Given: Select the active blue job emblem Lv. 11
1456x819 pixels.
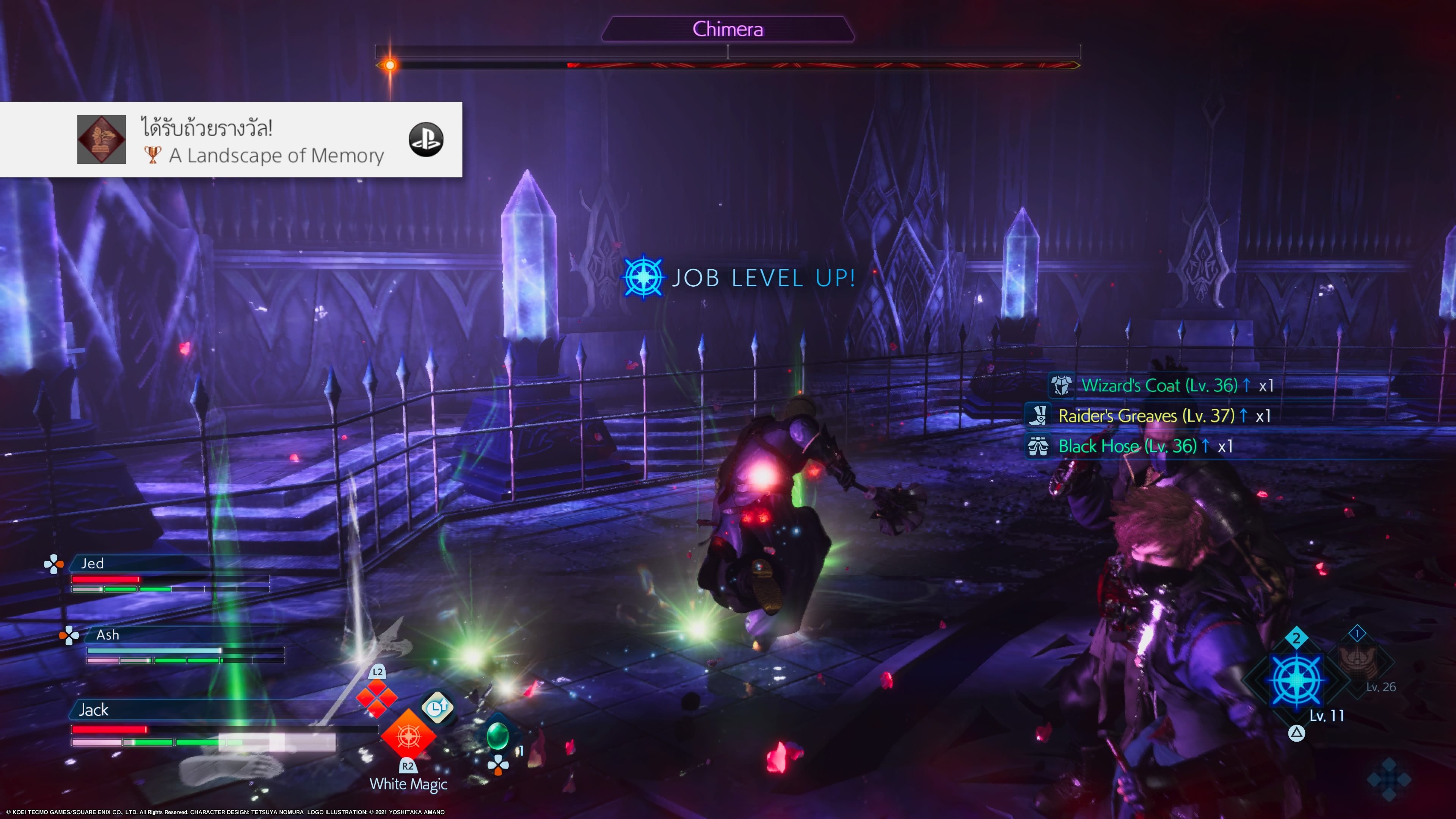Looking at the screenshot, I should [x=1296, y=681].
